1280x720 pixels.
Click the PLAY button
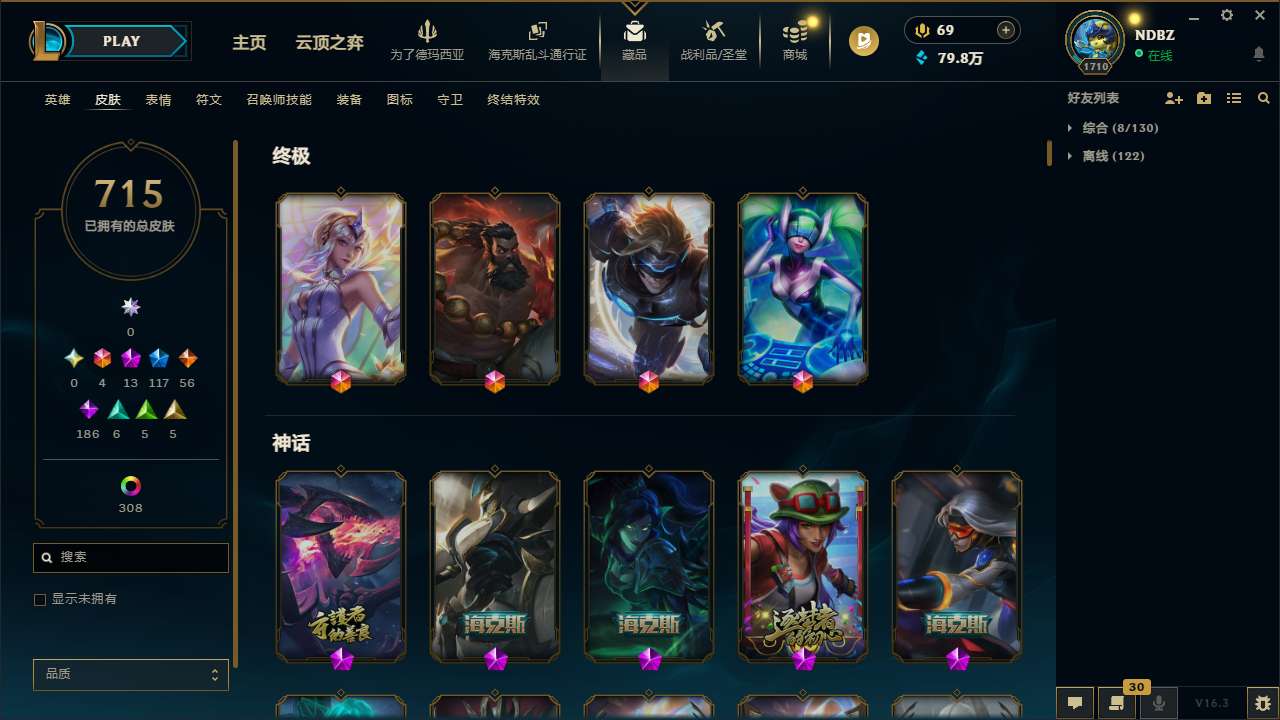[121, 41]
